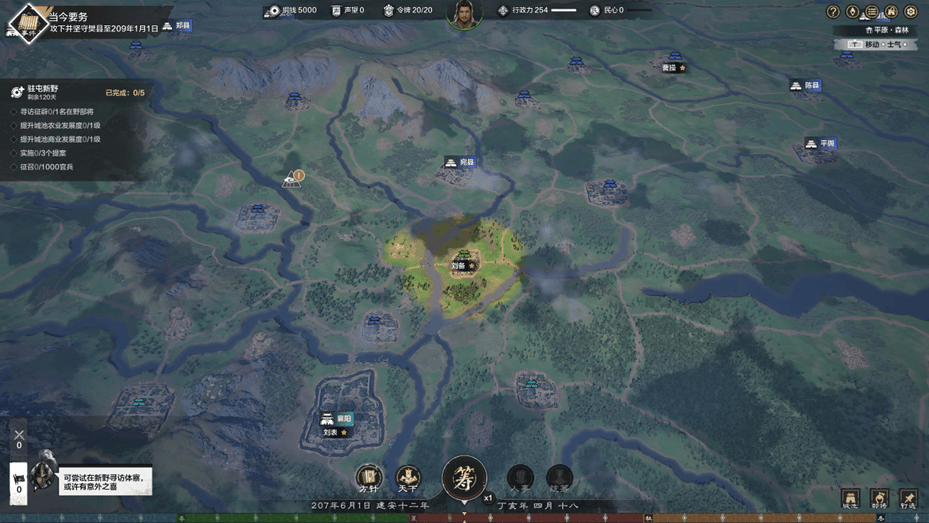
Task: Click the compass icon in top bar
Action: coord(853,12)
